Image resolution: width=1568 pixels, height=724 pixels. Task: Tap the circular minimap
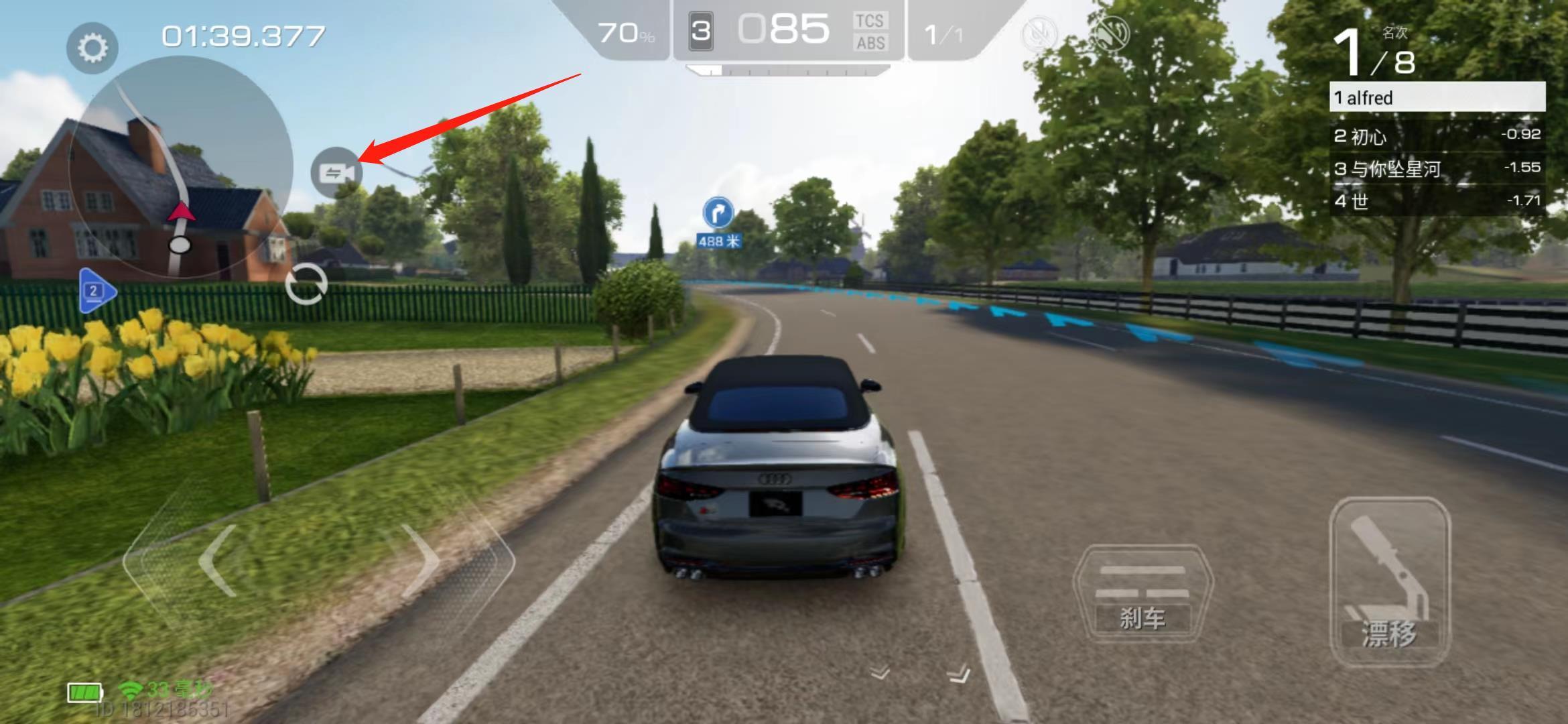click(x=180, y=167)
